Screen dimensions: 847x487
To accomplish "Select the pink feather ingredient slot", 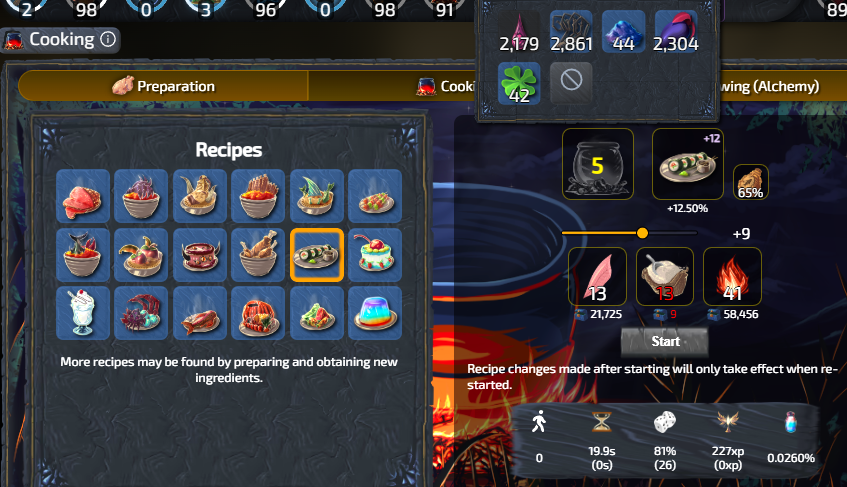I will tap(597, 276).
